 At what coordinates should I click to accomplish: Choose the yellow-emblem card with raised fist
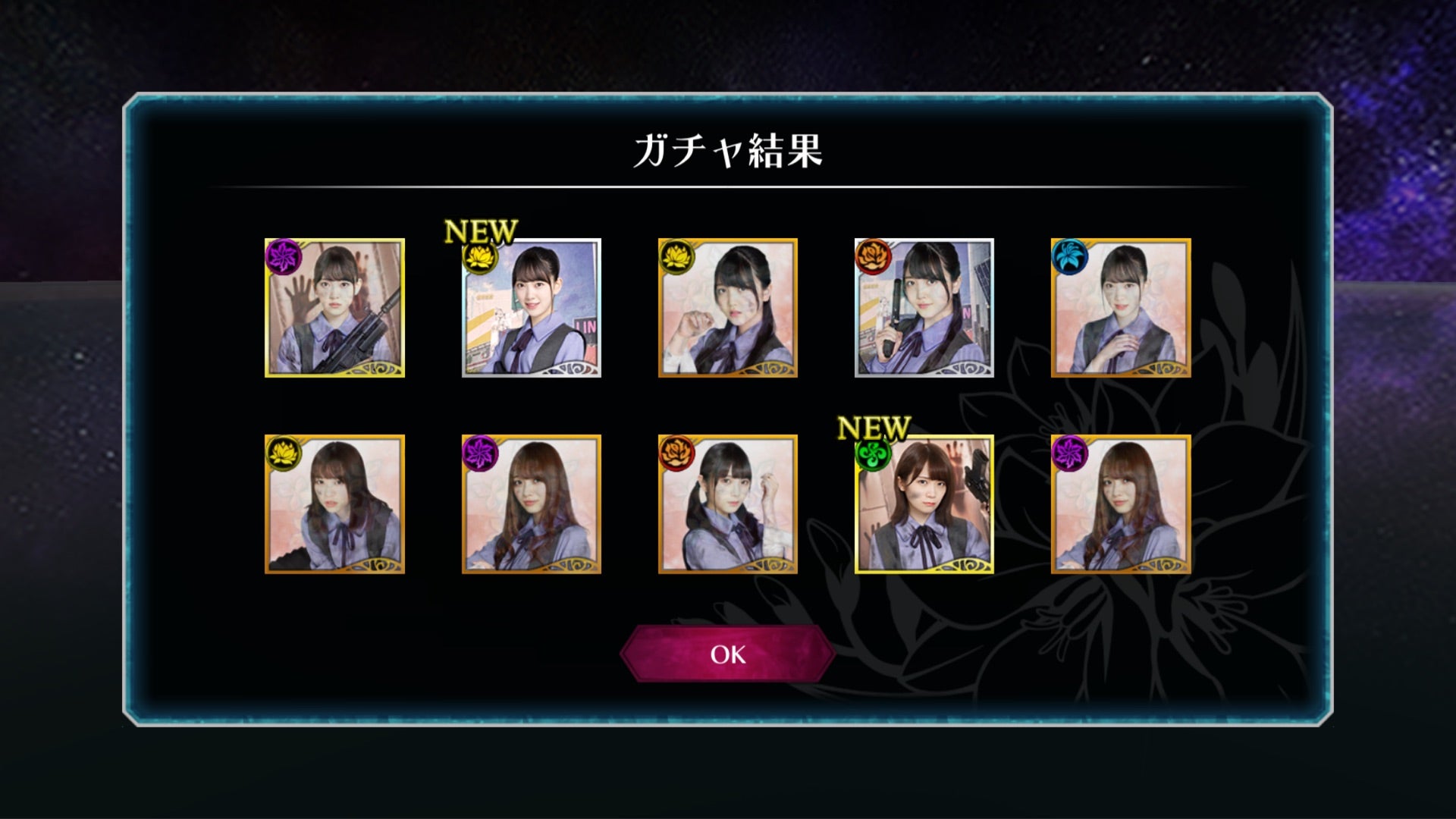point(727,308)
